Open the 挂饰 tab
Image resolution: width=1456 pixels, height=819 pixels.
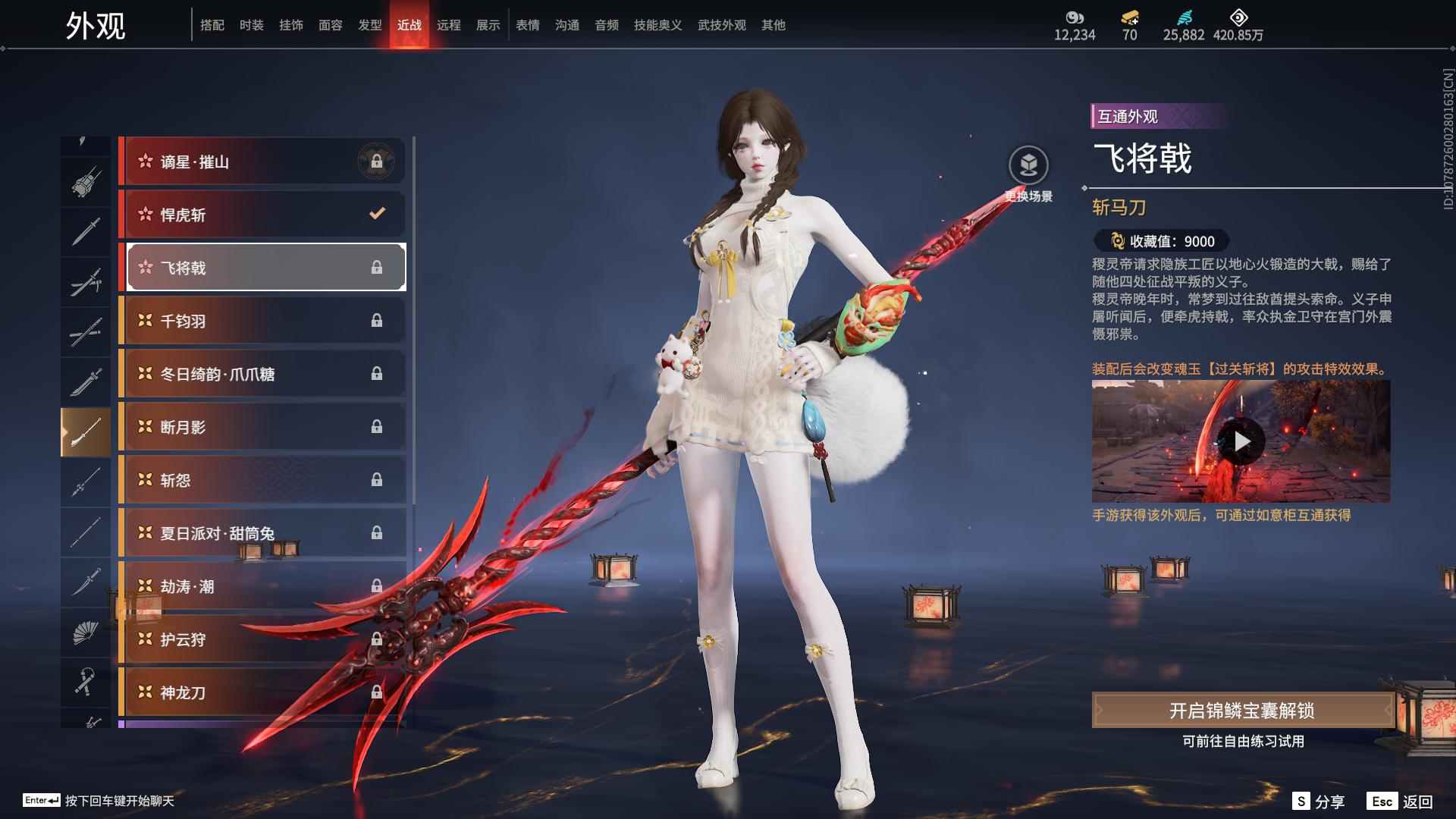pyautogui.click(x=290, y=25)
